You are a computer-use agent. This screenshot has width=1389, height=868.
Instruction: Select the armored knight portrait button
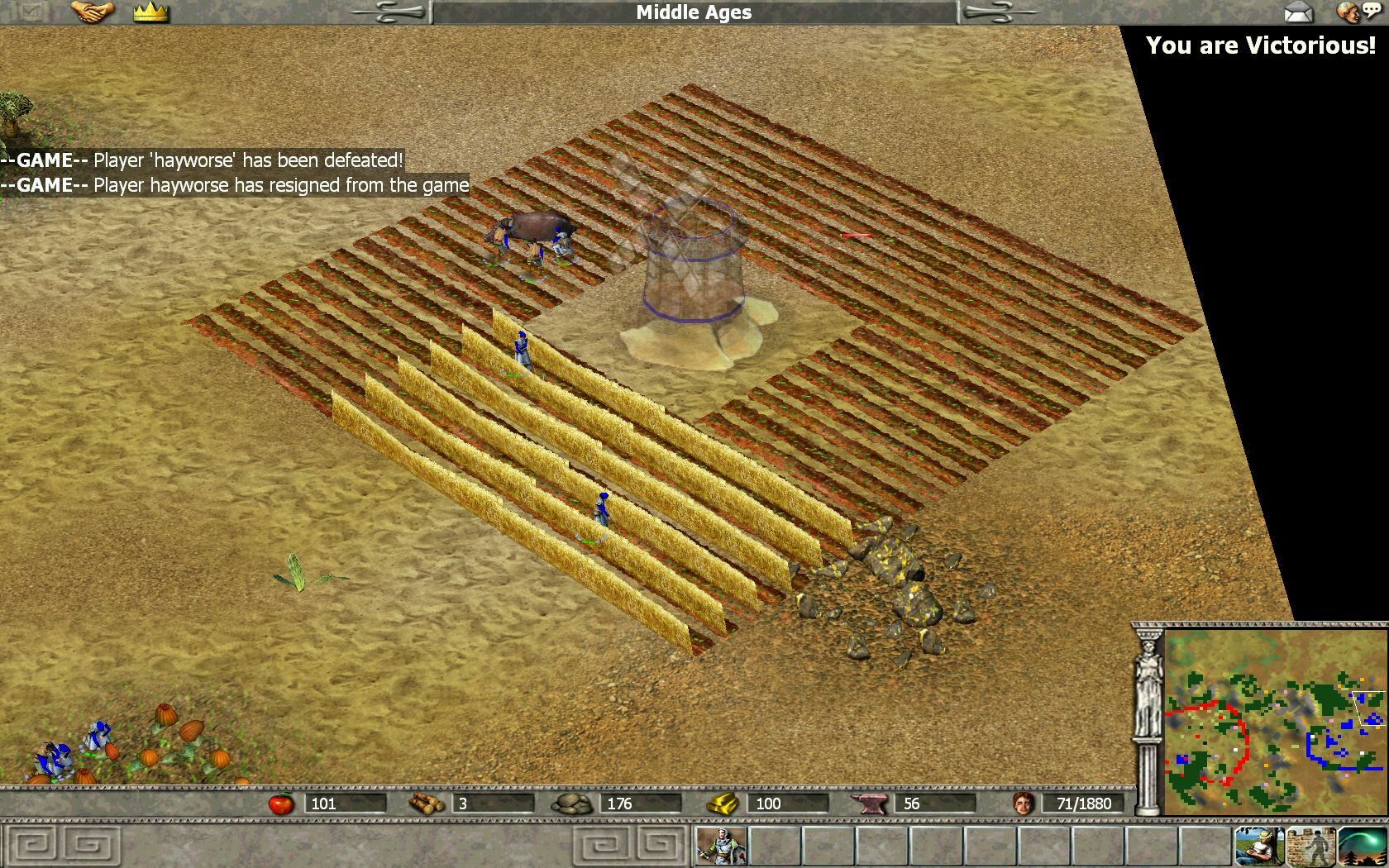tap(721, 846)
